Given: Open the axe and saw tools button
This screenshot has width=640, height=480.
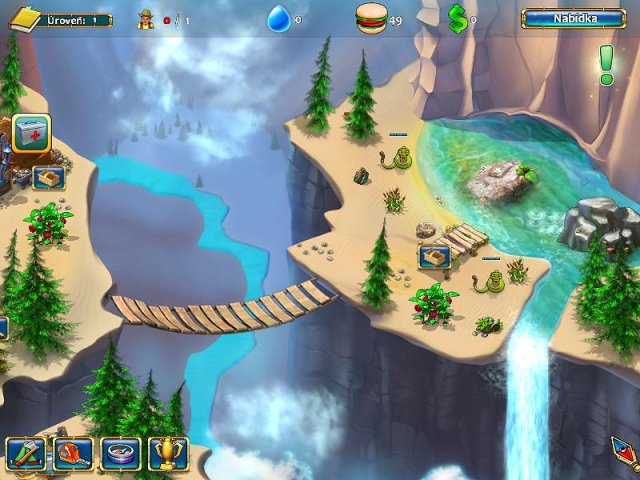Looking at the screenshot, I should coord(23,454).
